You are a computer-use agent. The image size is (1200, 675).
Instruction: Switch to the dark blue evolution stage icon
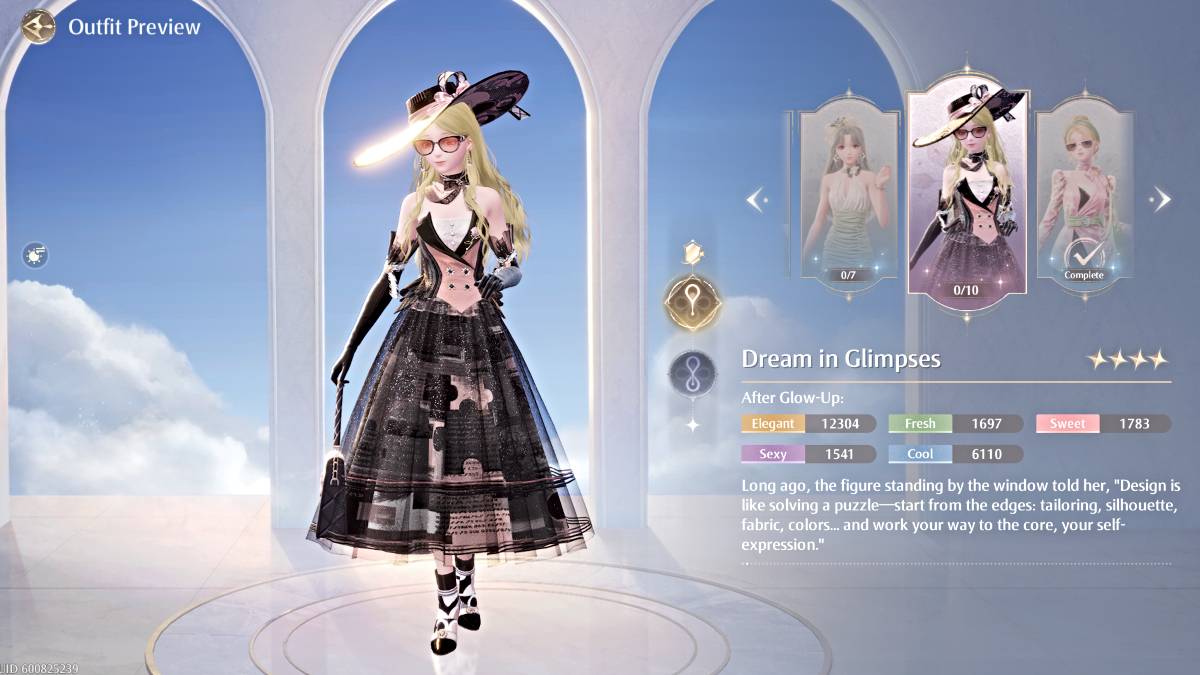point(692,373)
